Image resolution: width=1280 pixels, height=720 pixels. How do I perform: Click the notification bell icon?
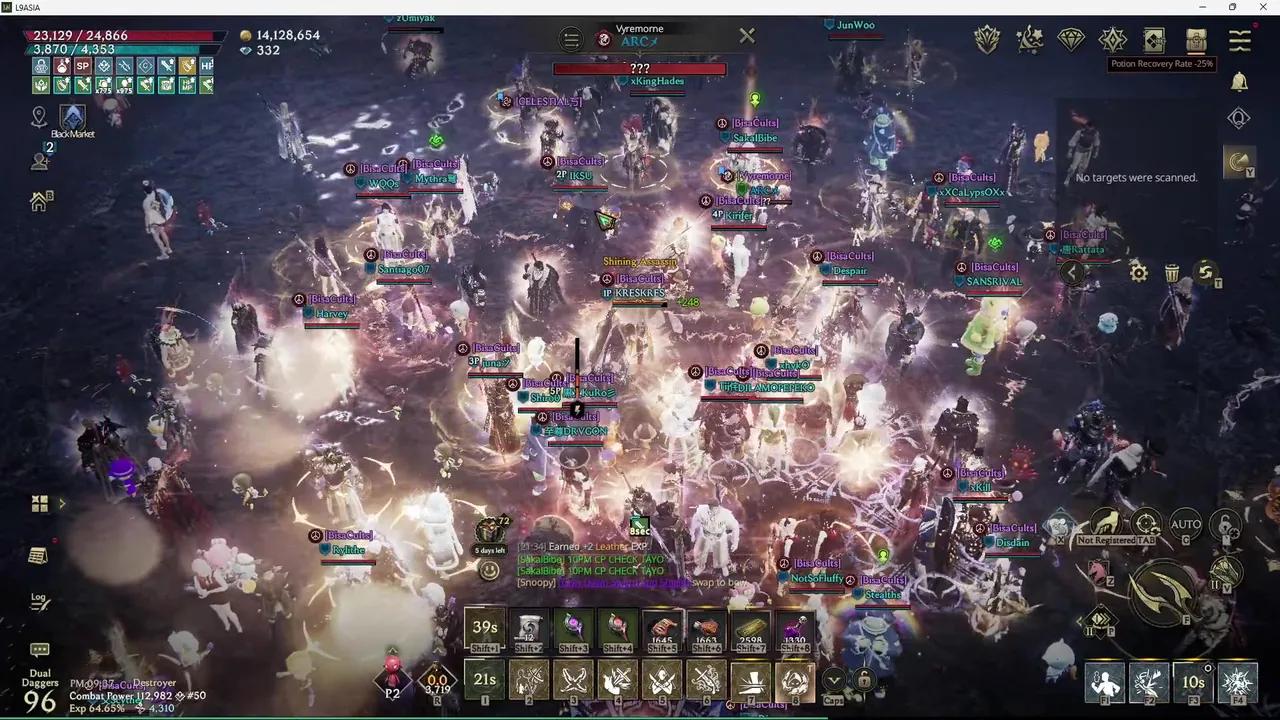tap(1239, 82)
